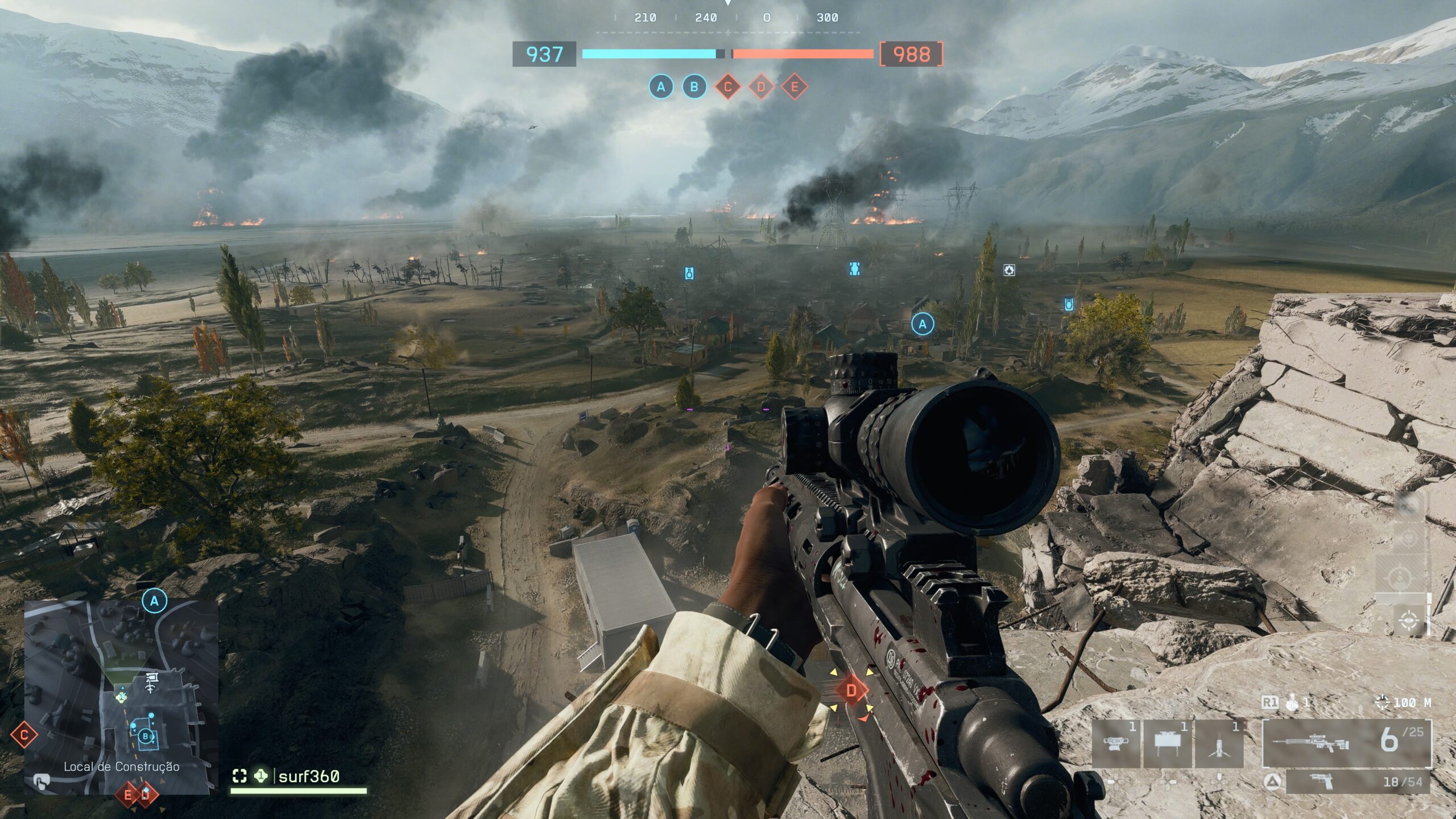Click the B objective marker on the minimap

tap(146, 737)
